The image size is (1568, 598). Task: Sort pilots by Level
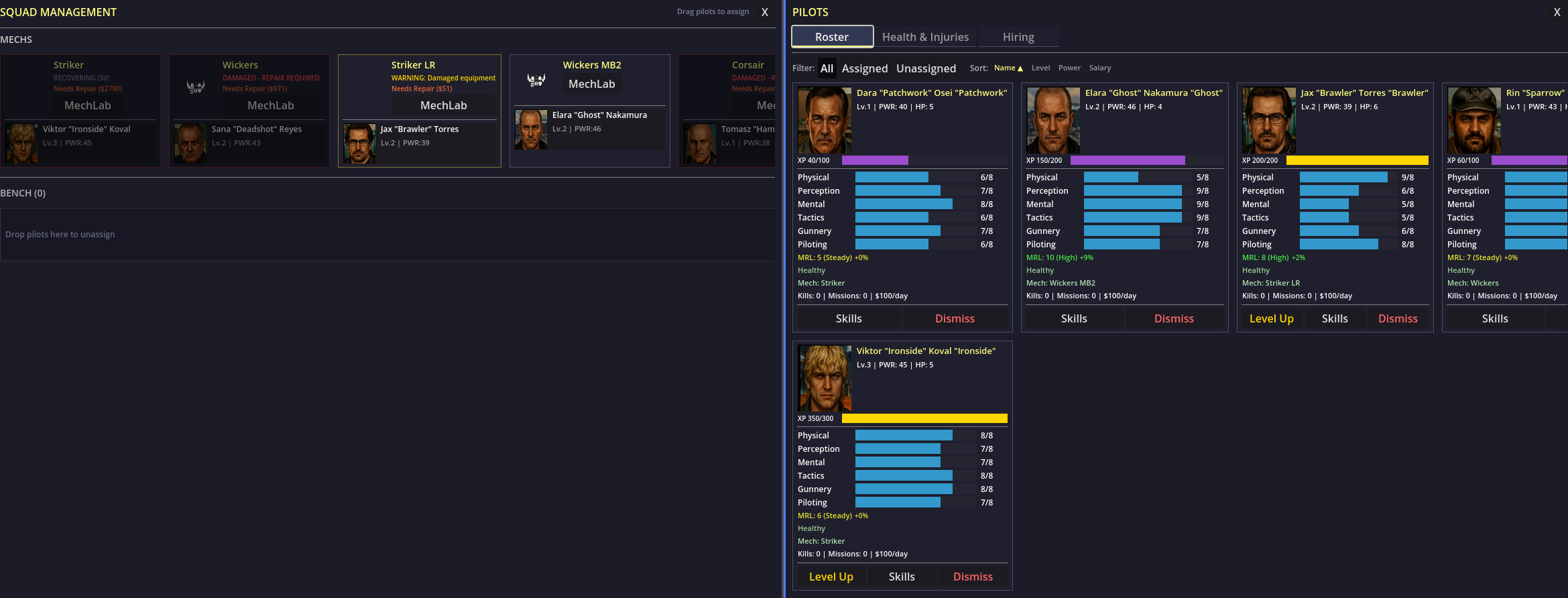1040,68
